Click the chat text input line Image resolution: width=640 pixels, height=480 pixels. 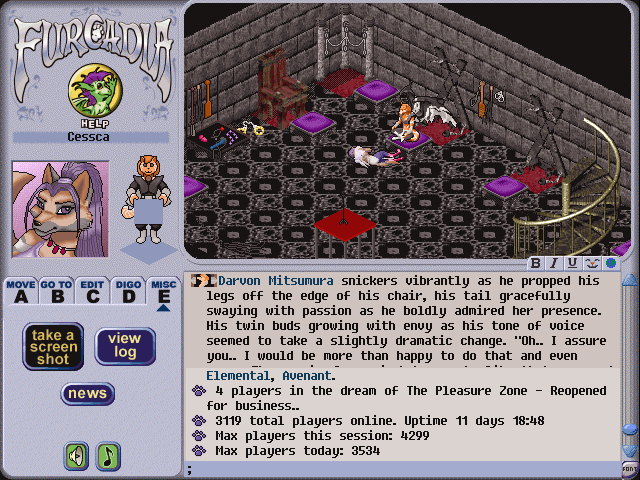pyautogui.click(x=400, y=468)
